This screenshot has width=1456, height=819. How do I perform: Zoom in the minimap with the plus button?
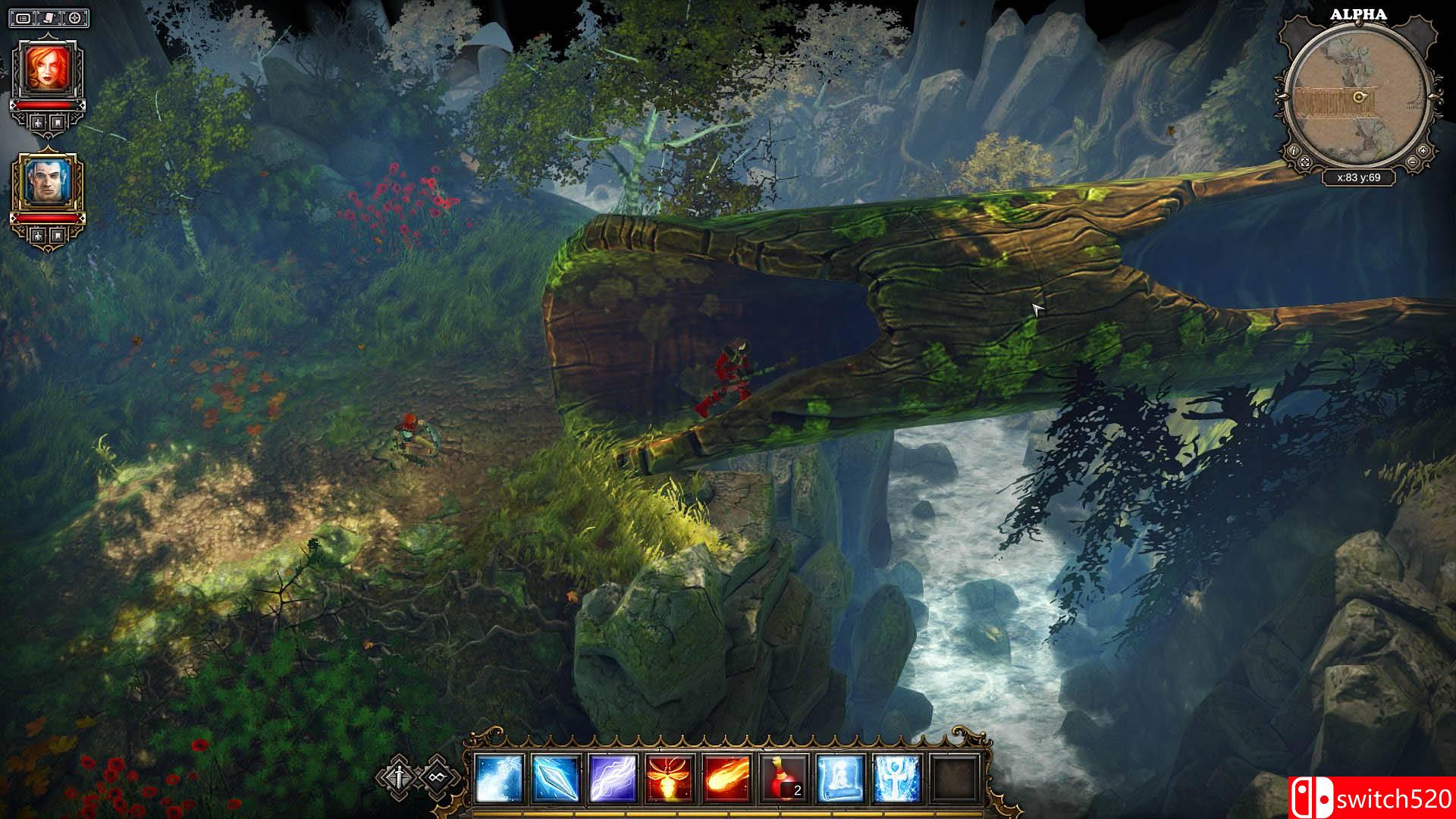1423,151
